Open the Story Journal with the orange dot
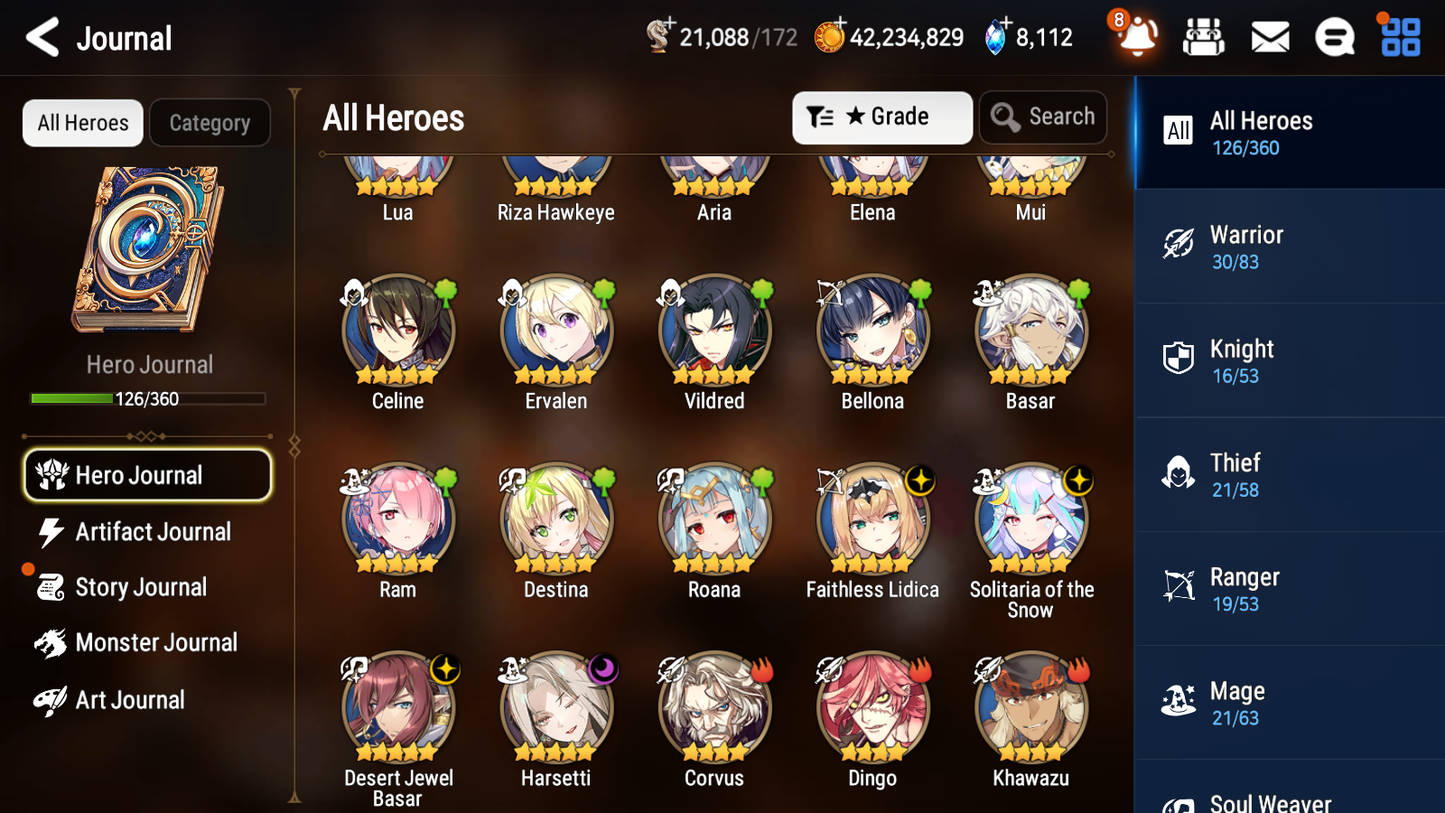This screenshot has width=1445, height=813. click(141, 587)
